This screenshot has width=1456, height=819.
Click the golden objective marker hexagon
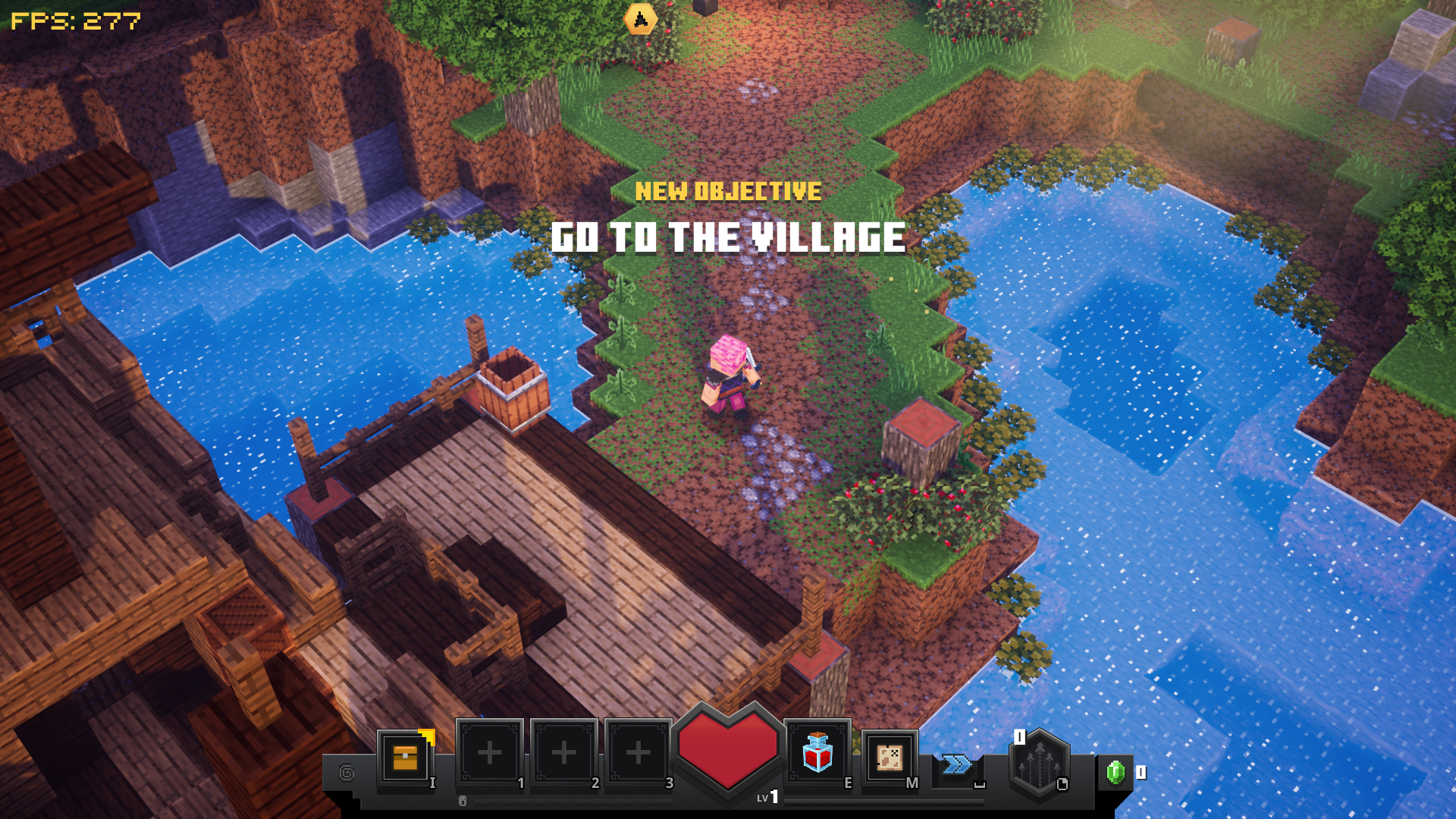pos(641,19)
